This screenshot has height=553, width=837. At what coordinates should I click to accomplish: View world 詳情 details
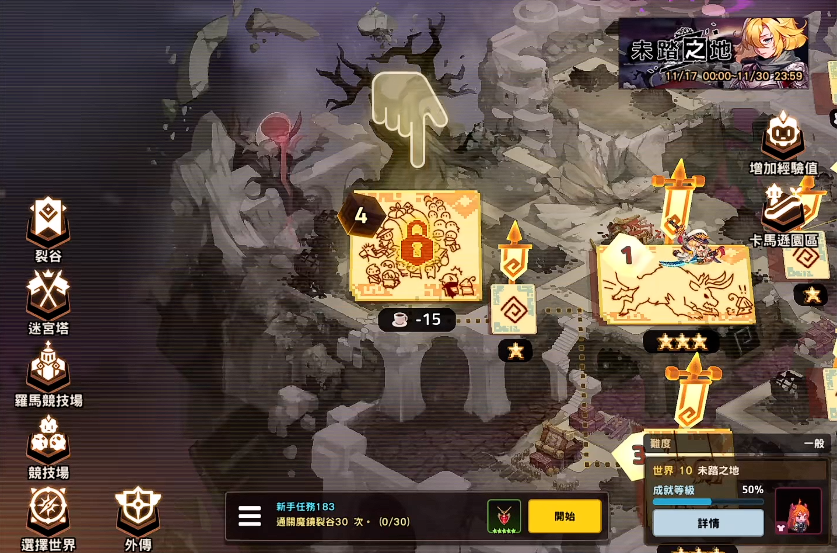(x=707, y=522)
